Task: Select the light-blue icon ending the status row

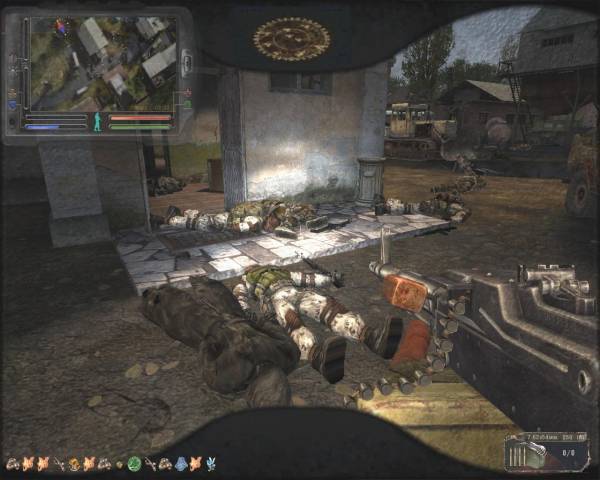Action: (210, 464)
